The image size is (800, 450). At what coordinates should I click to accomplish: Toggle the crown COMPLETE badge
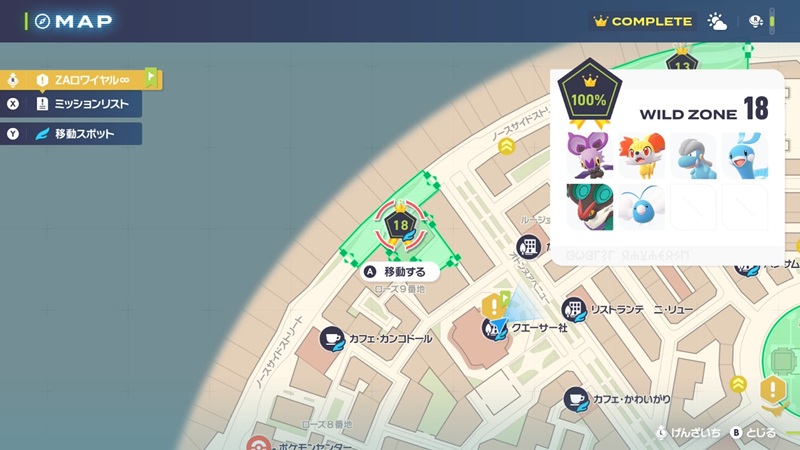point(643,21)
